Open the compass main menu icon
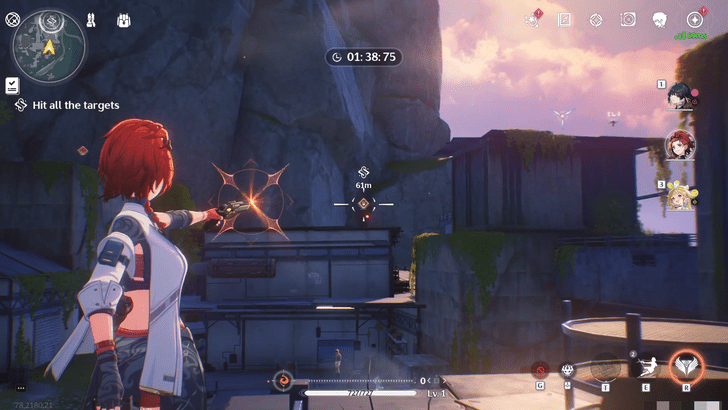This screenshot has height=410, width=728. coord(694,20)
